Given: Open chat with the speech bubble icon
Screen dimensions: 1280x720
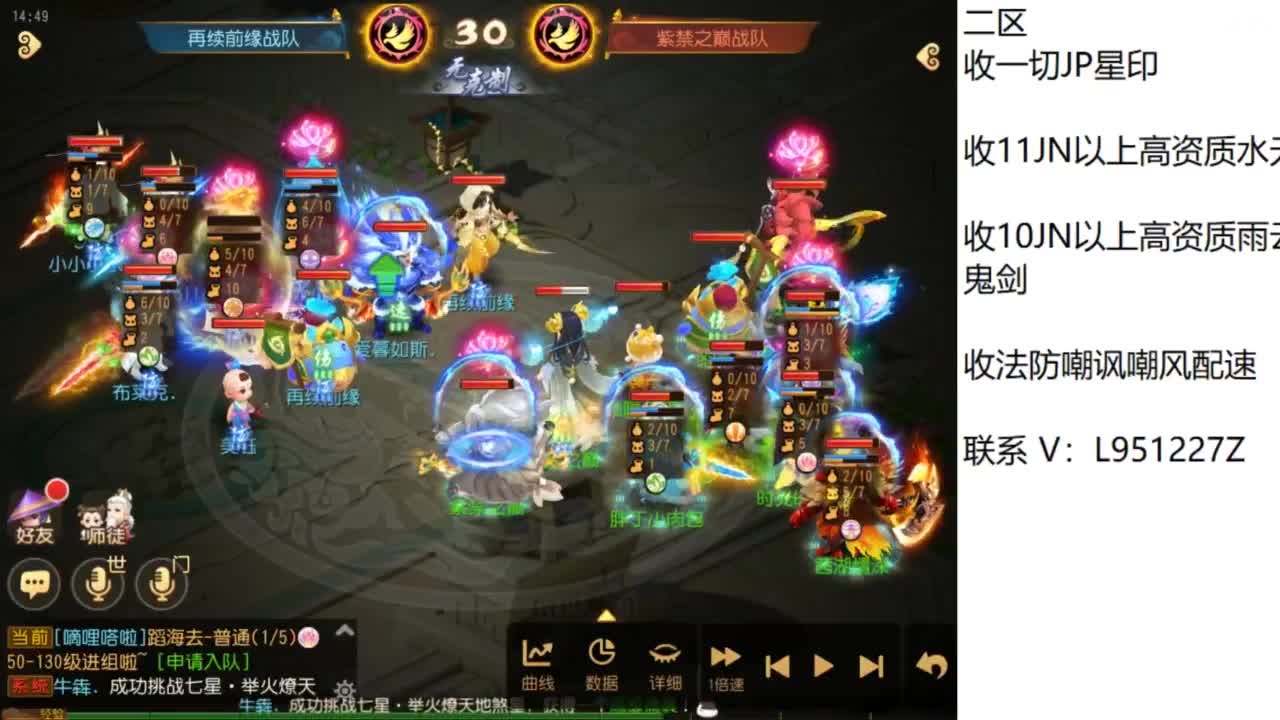Looking at the screenshot, I should [35, 580].
